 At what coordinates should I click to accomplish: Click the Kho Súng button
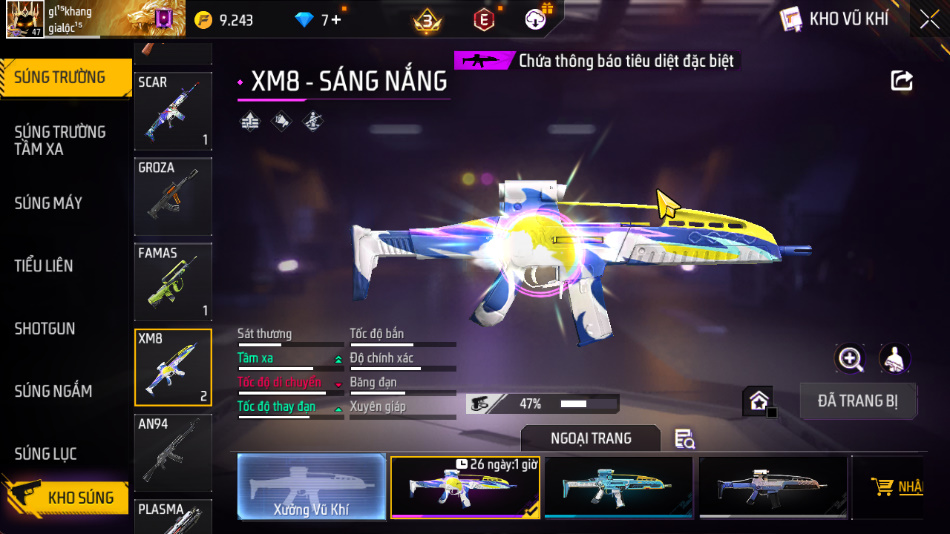point(68,497)
